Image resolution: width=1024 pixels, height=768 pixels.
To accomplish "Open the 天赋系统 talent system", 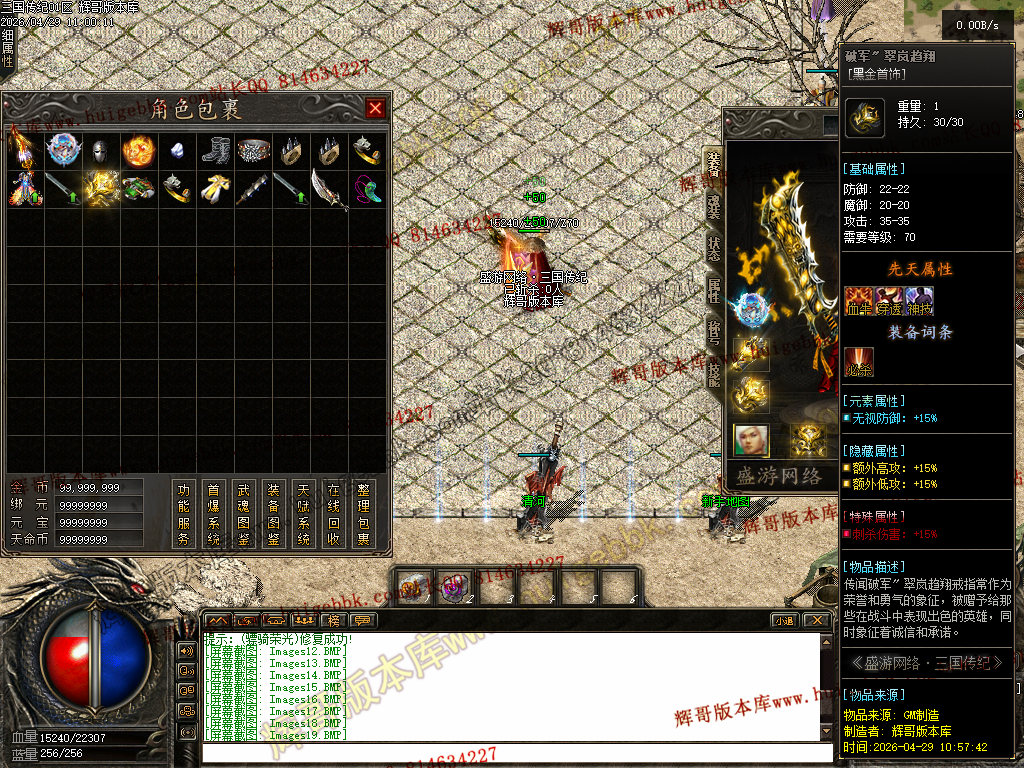I will pyautogui.click(x=304, y=515).
